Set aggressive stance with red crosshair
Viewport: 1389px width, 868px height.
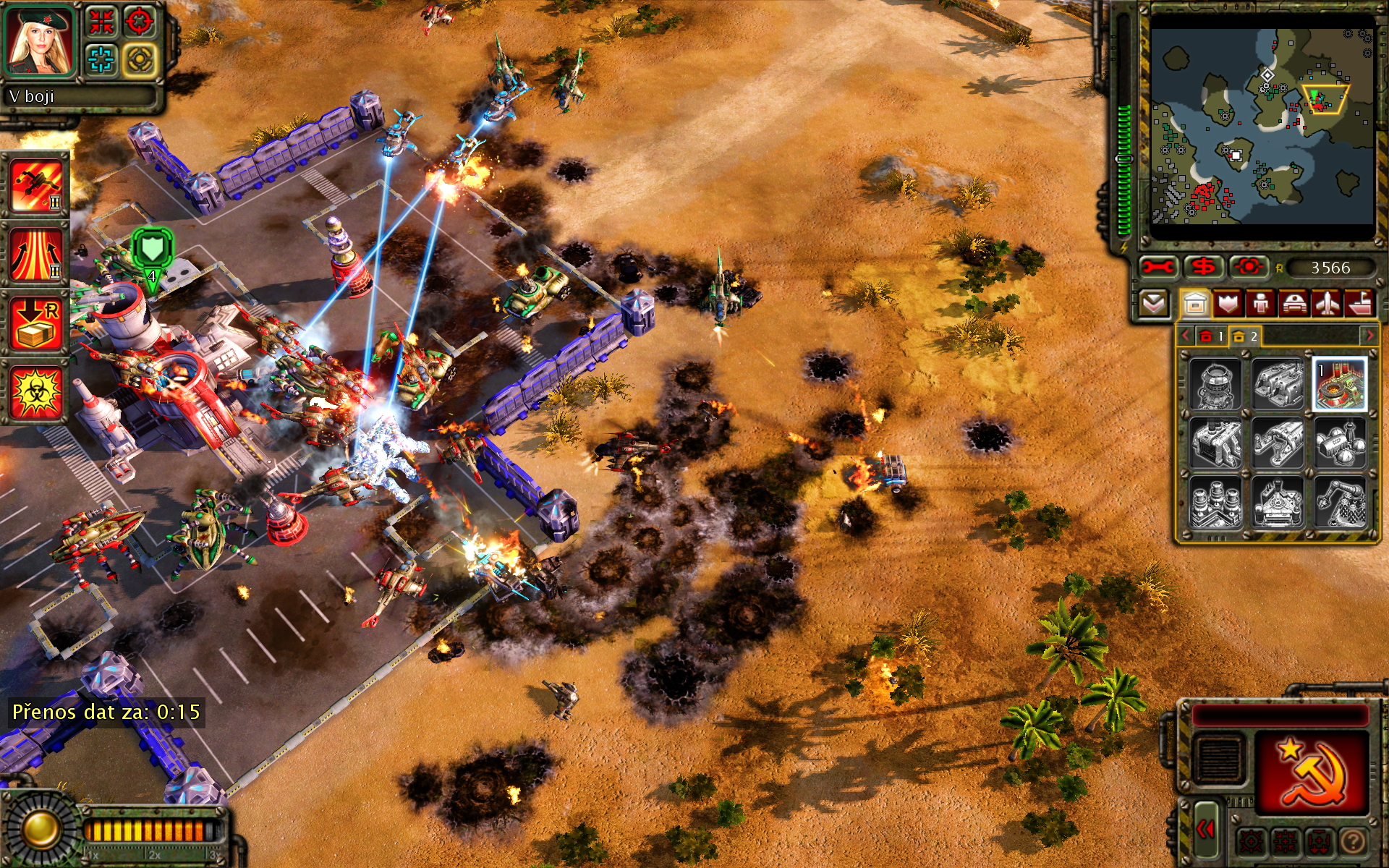140,22
